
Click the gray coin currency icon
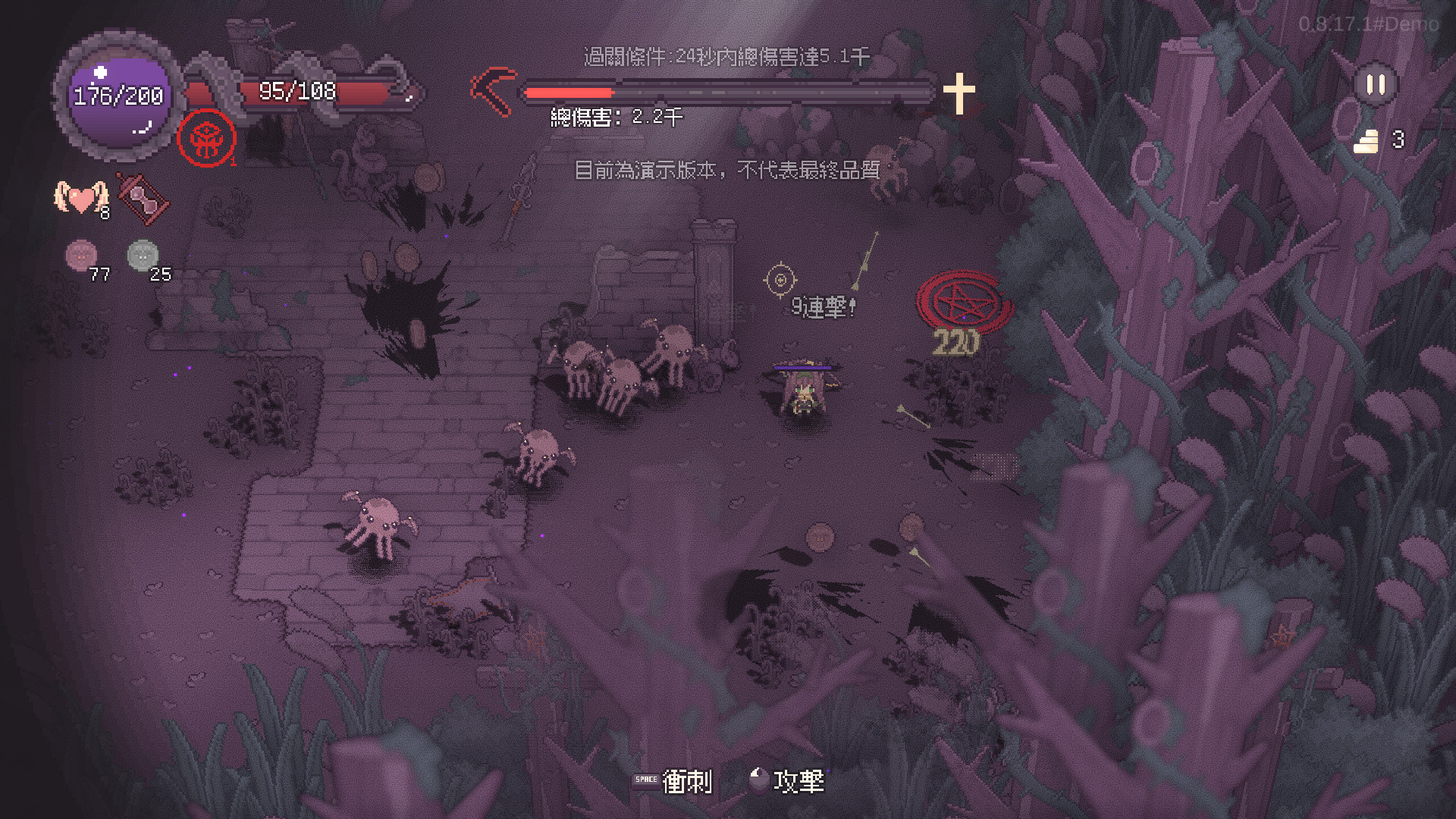143,256
